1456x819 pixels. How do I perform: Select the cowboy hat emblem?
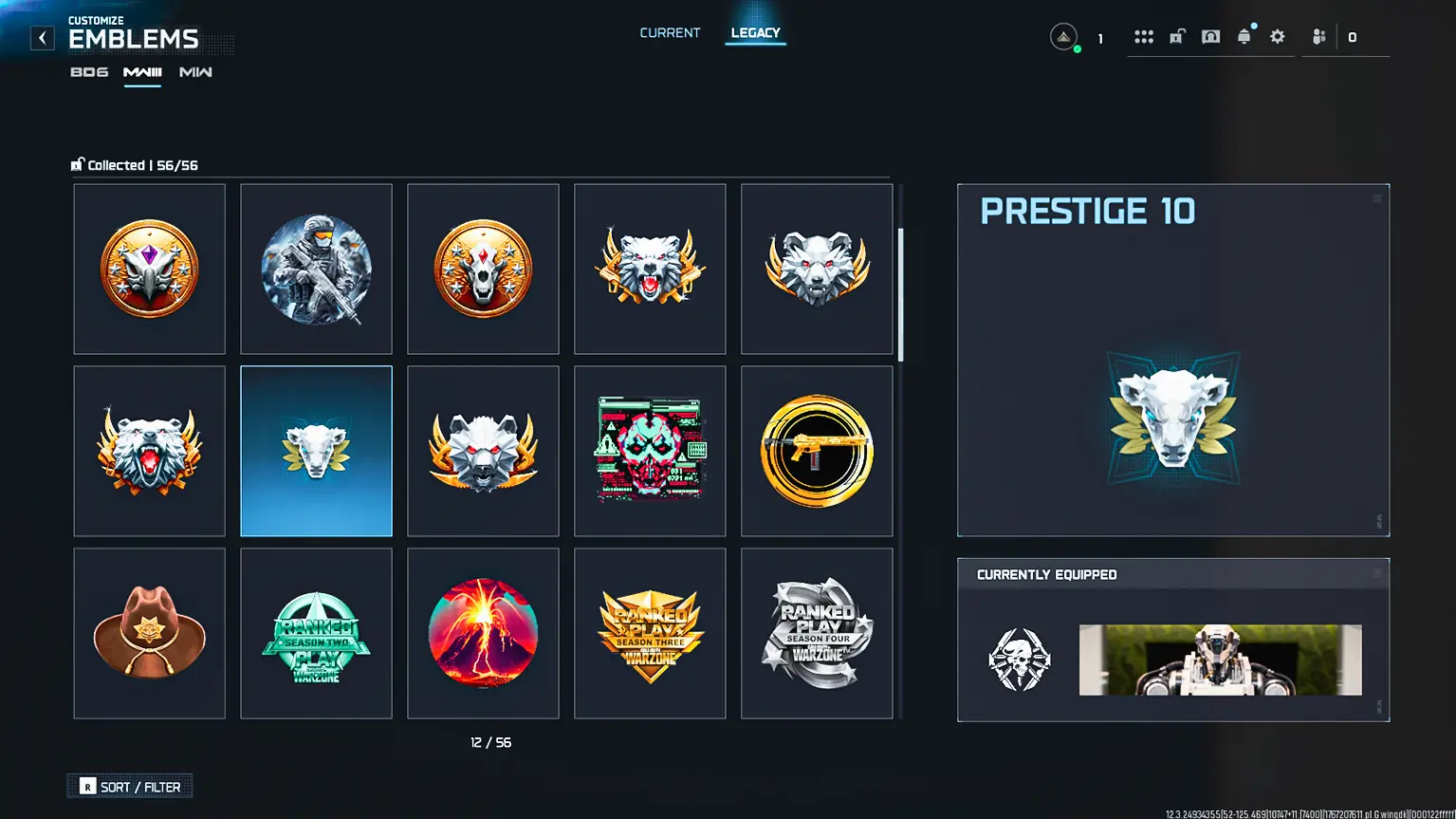149,632
